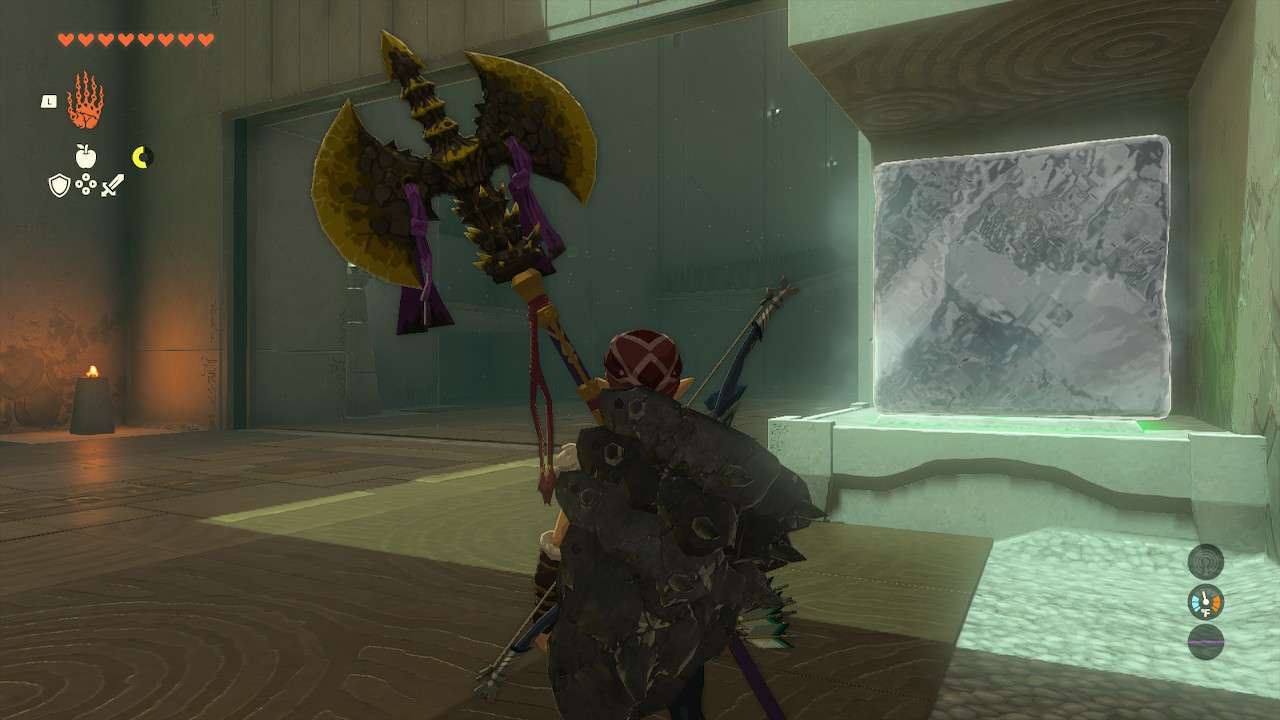
Task: Click the apple food icon
Action: [86, 154]
